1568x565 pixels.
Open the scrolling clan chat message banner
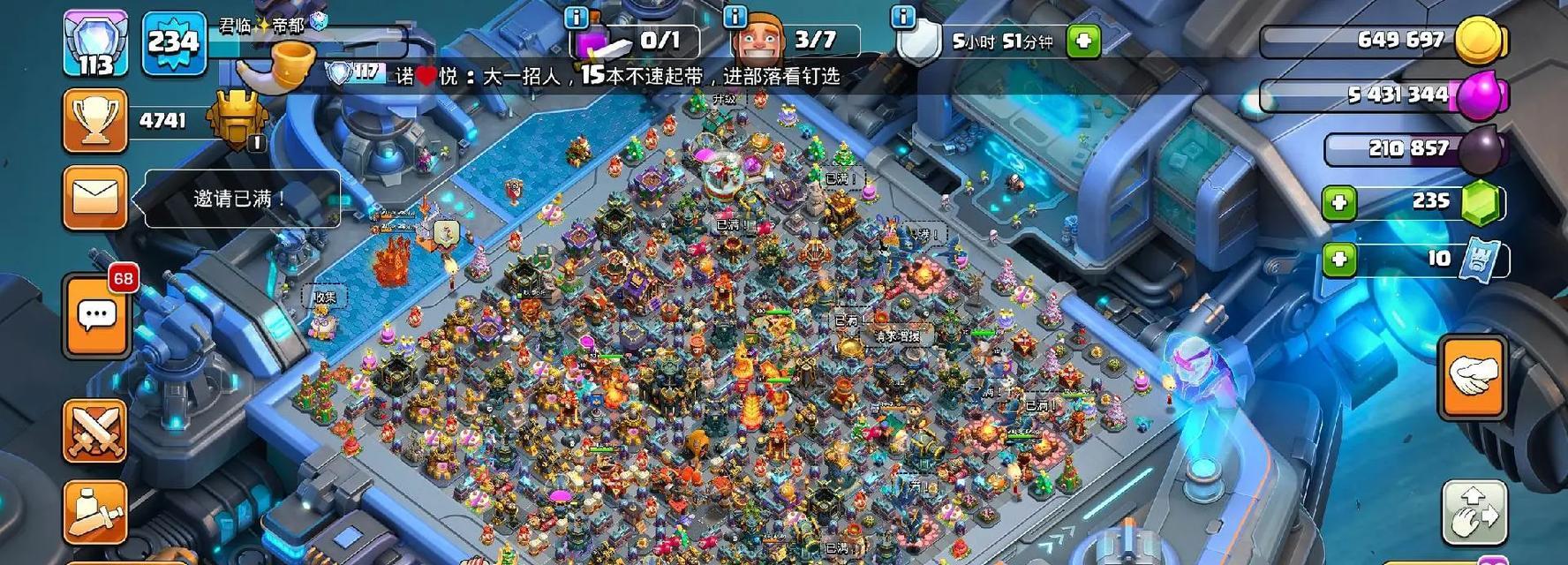(618, 76)
